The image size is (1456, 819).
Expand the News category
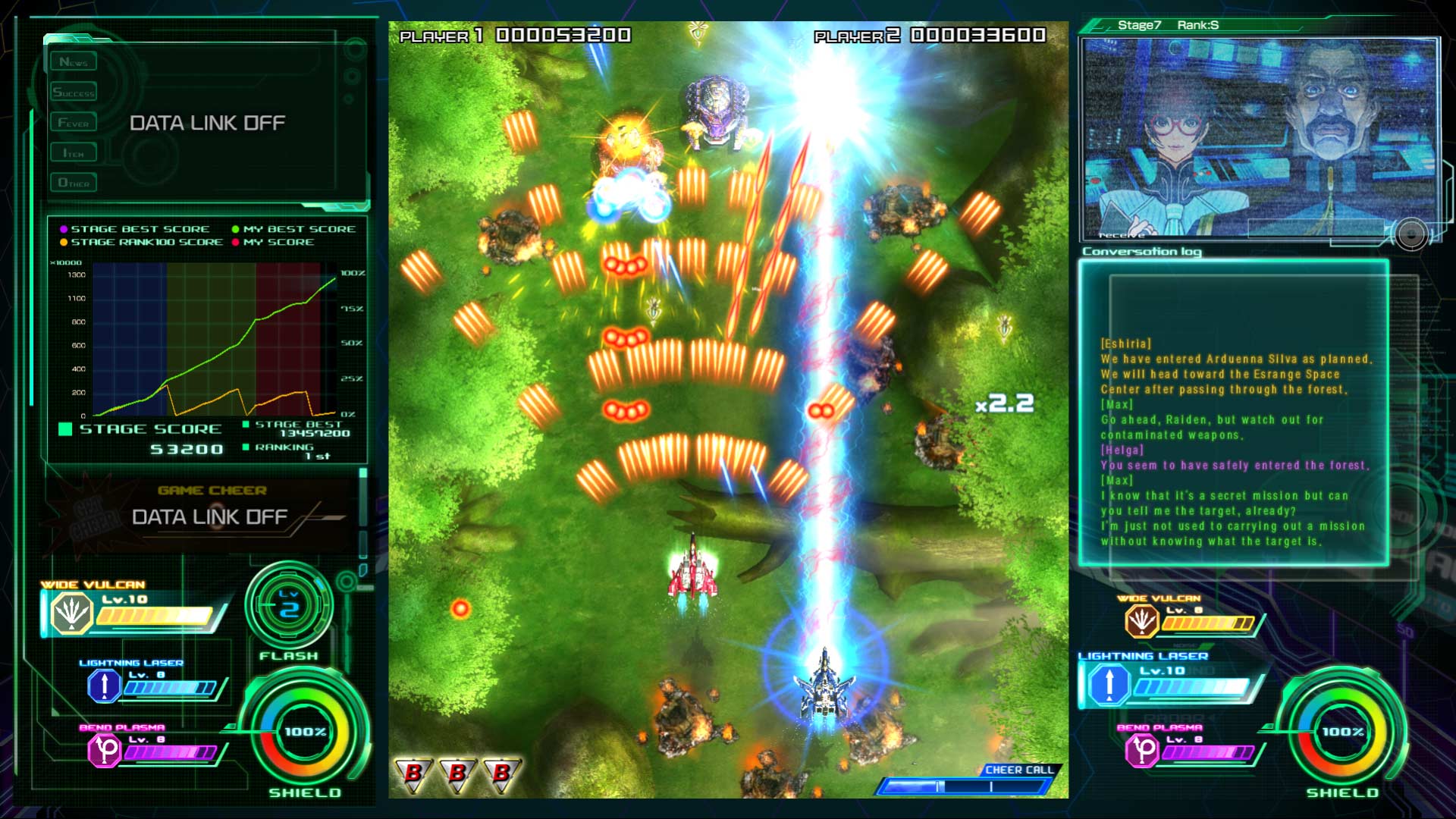coord(74,61)
